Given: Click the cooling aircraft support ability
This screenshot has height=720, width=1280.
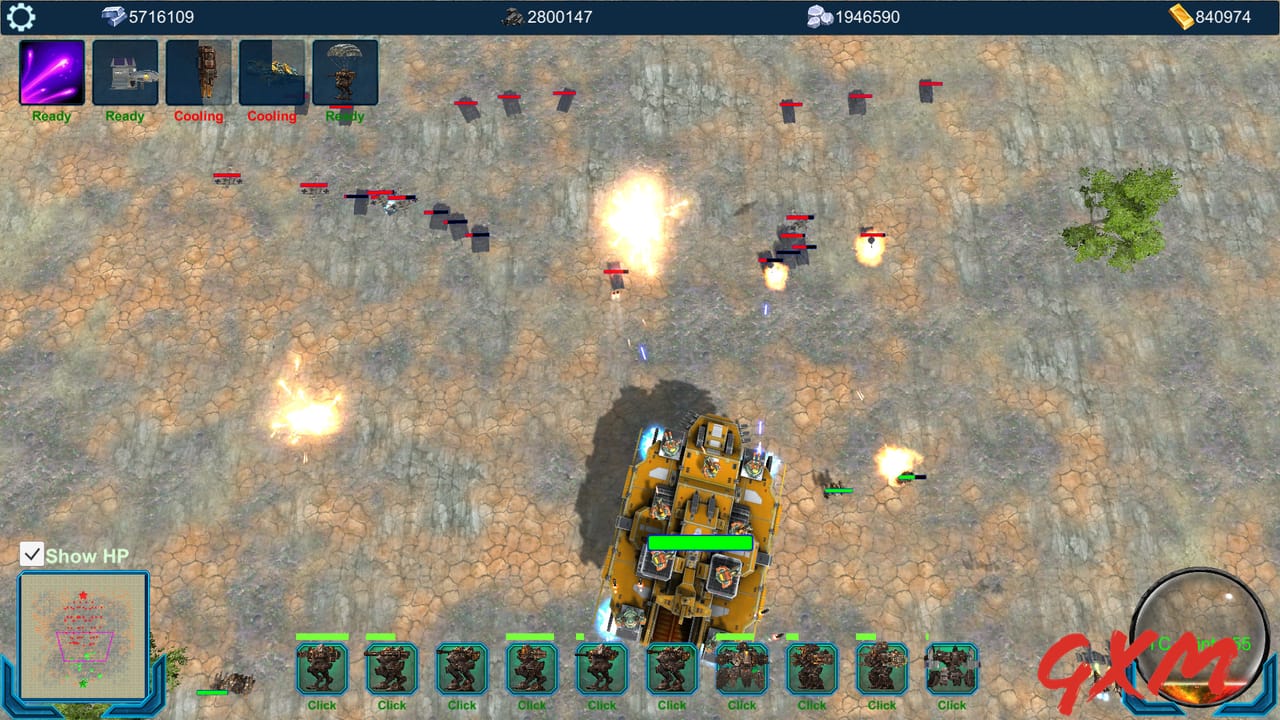Looking at the screenshot, I should (272, 72).
